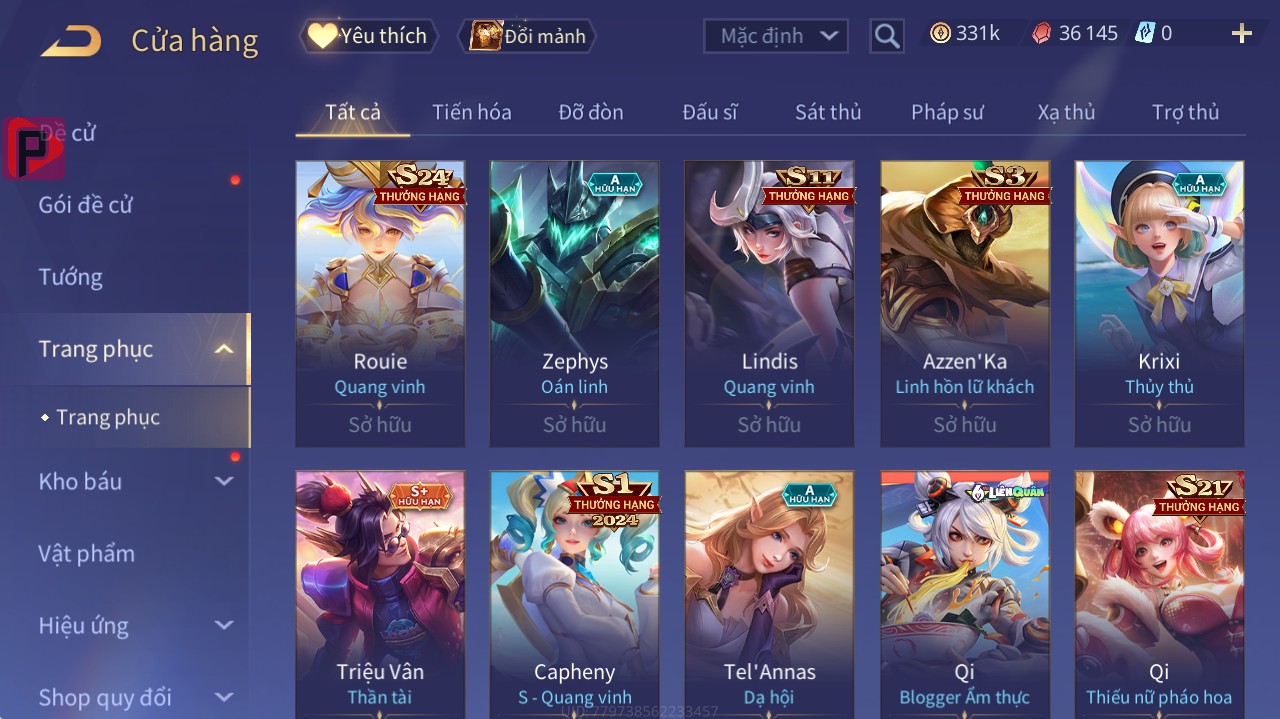The width and height of the screenshot is (1280, 719).
Task: Choose the Trợ thủ tab
Action: pos(1185,112)
